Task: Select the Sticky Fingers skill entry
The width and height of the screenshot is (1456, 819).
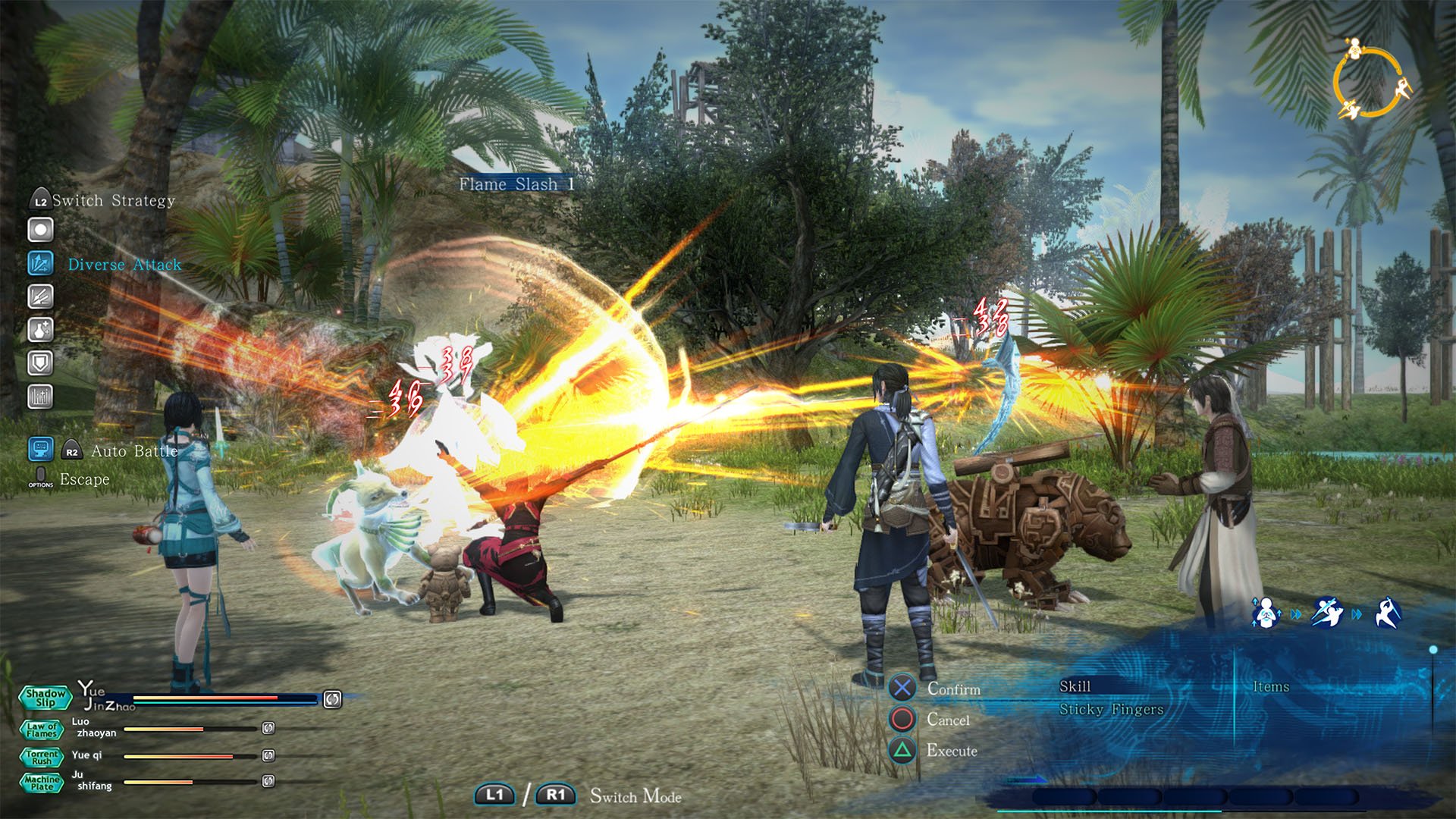Action: pyautogui.click(x=1110, y=710)
